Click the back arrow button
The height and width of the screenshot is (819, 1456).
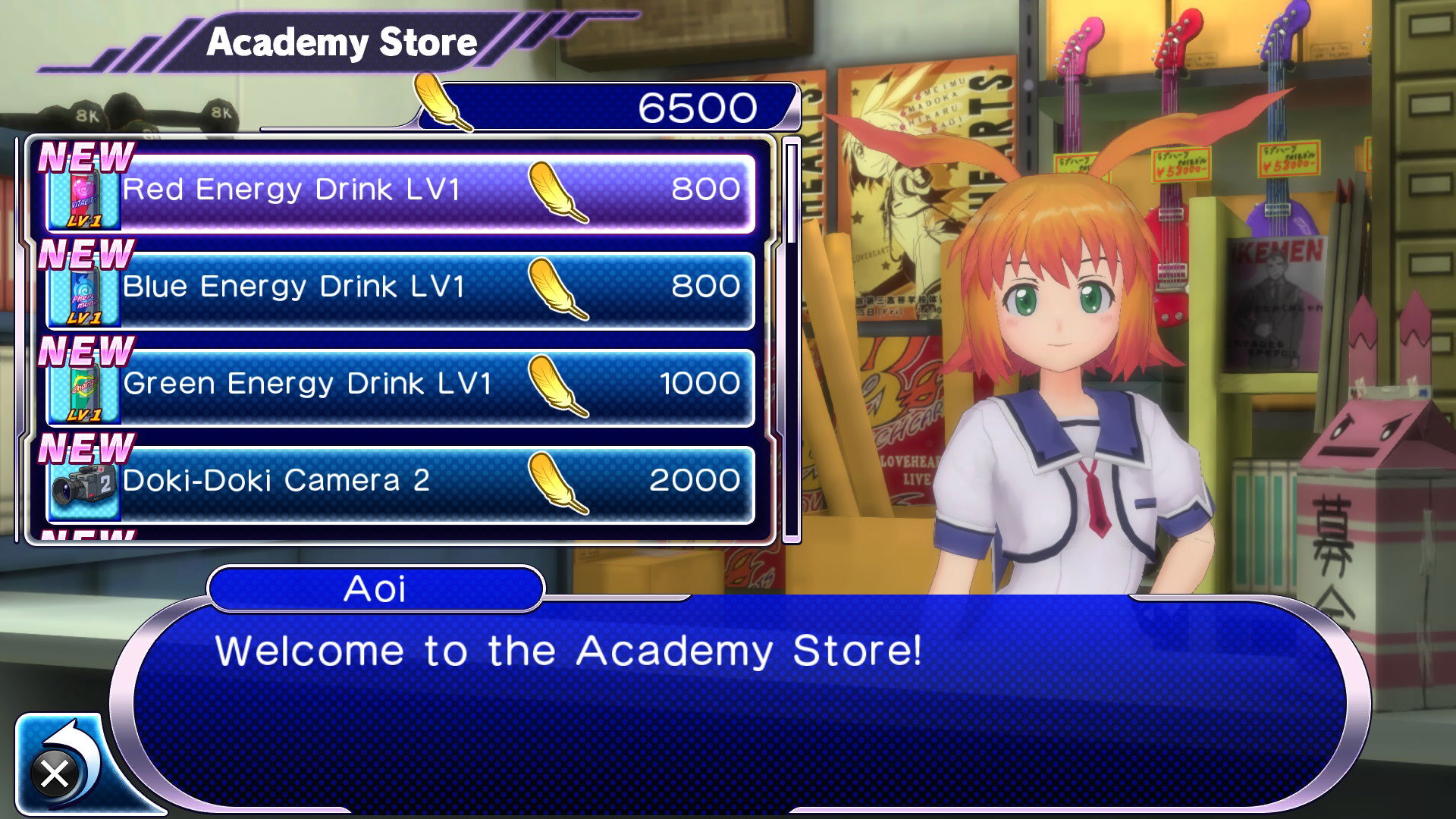pyautogui.click(x=60, y=764)
